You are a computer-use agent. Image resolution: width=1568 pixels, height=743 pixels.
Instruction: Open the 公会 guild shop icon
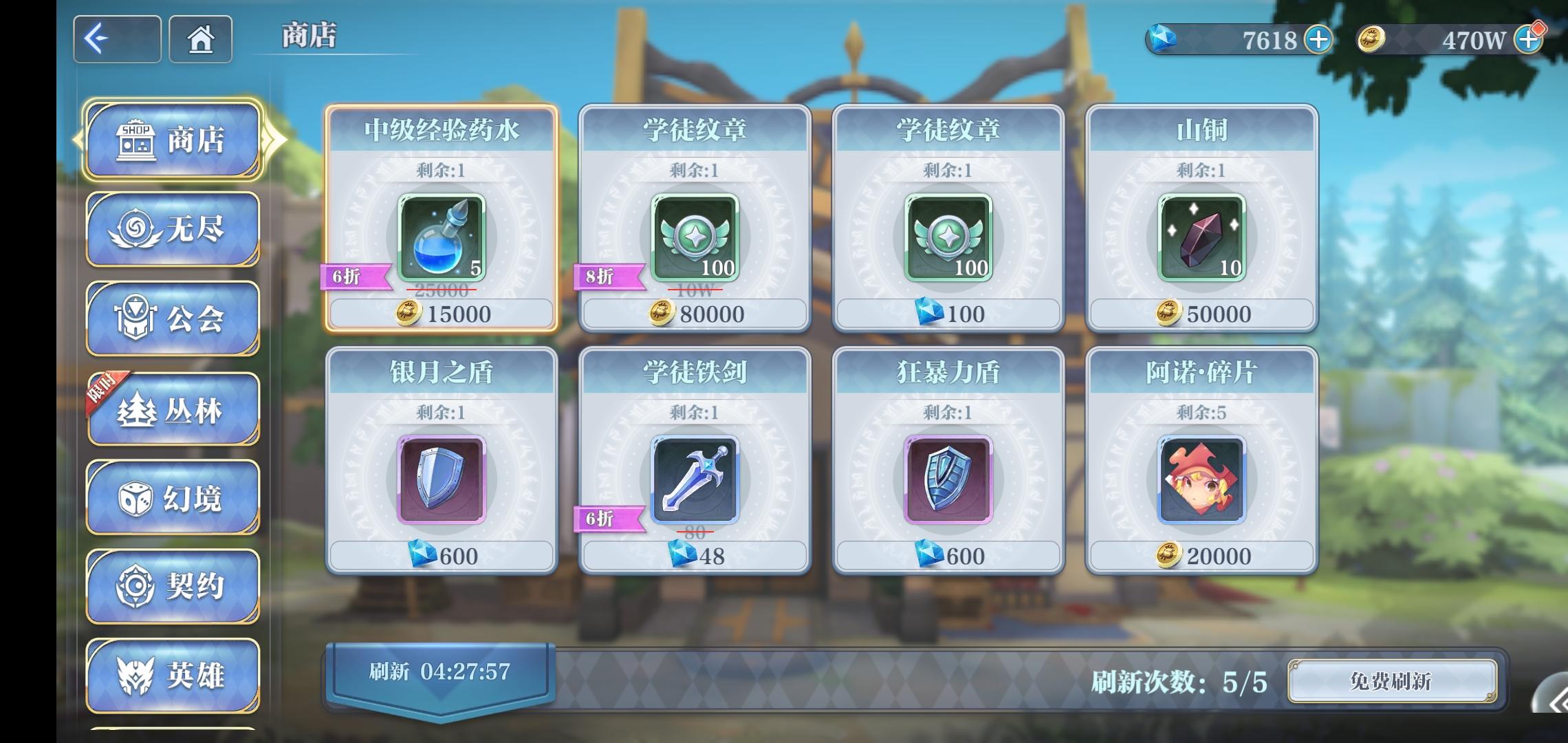pyautogui.click(x=172, y=318)
